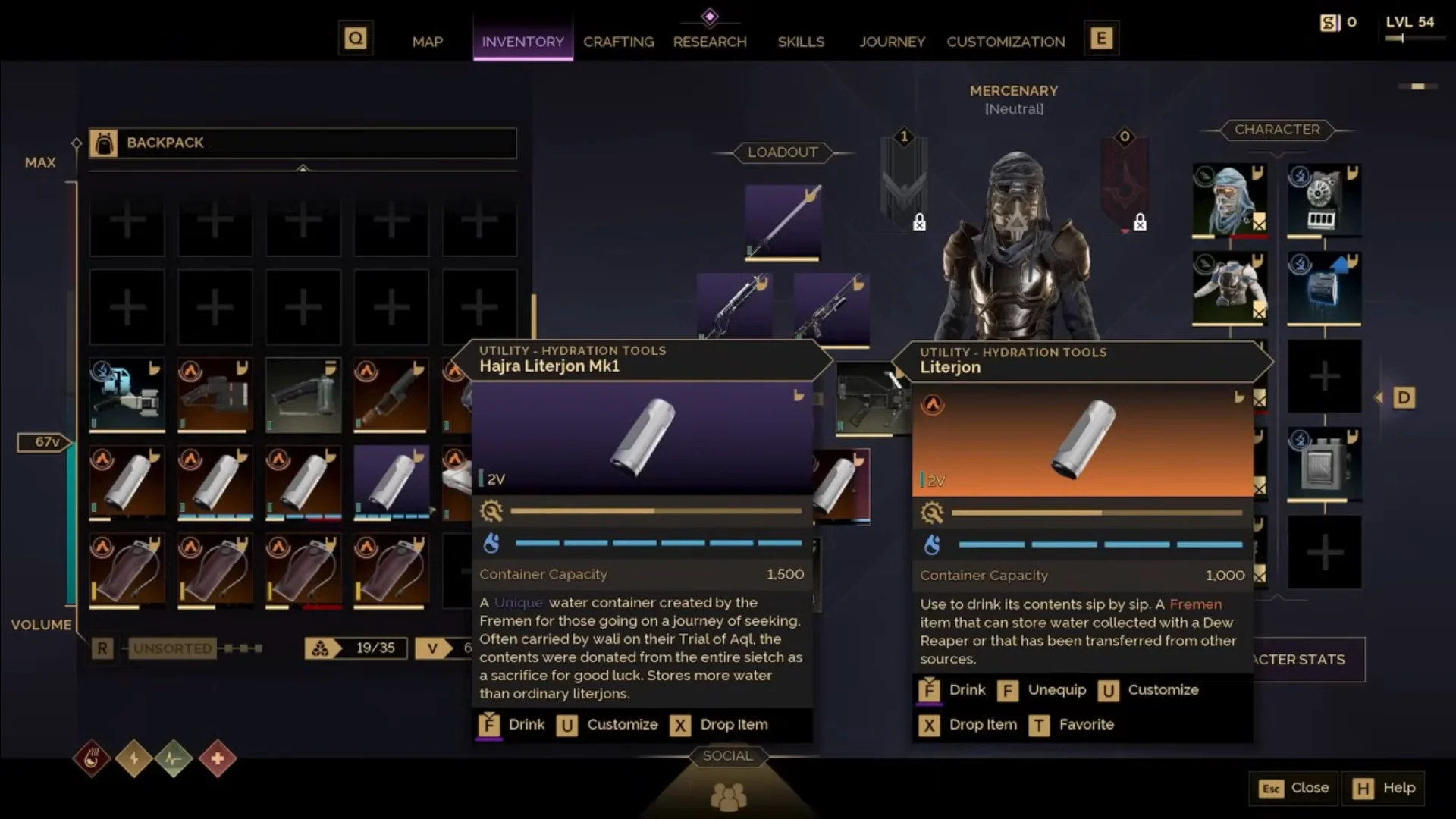The width and height of the screenshot is (1456, 819).
Task: Switch to the Crafting tab
Action: pyautogui.click(x=618, y=42)
